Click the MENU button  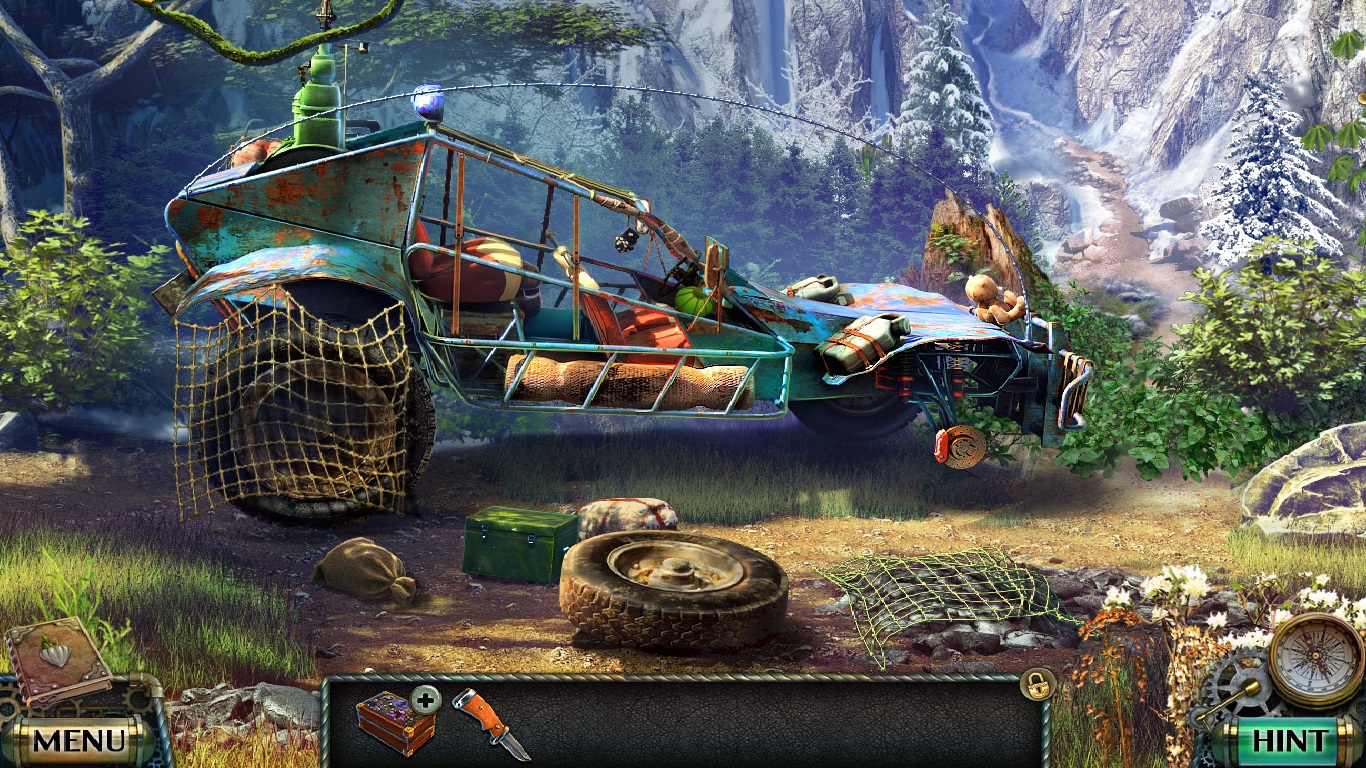[x=78, y=742]
